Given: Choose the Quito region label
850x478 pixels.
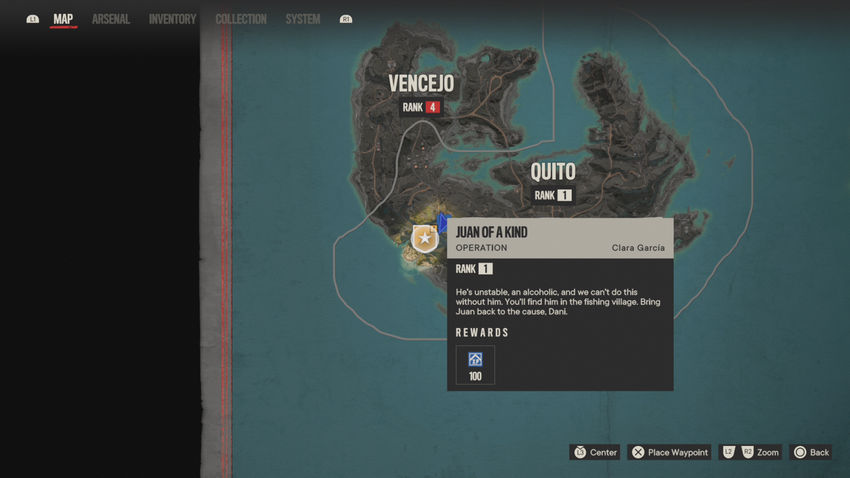Looking at the screenshot, I should tap(553, 172).
